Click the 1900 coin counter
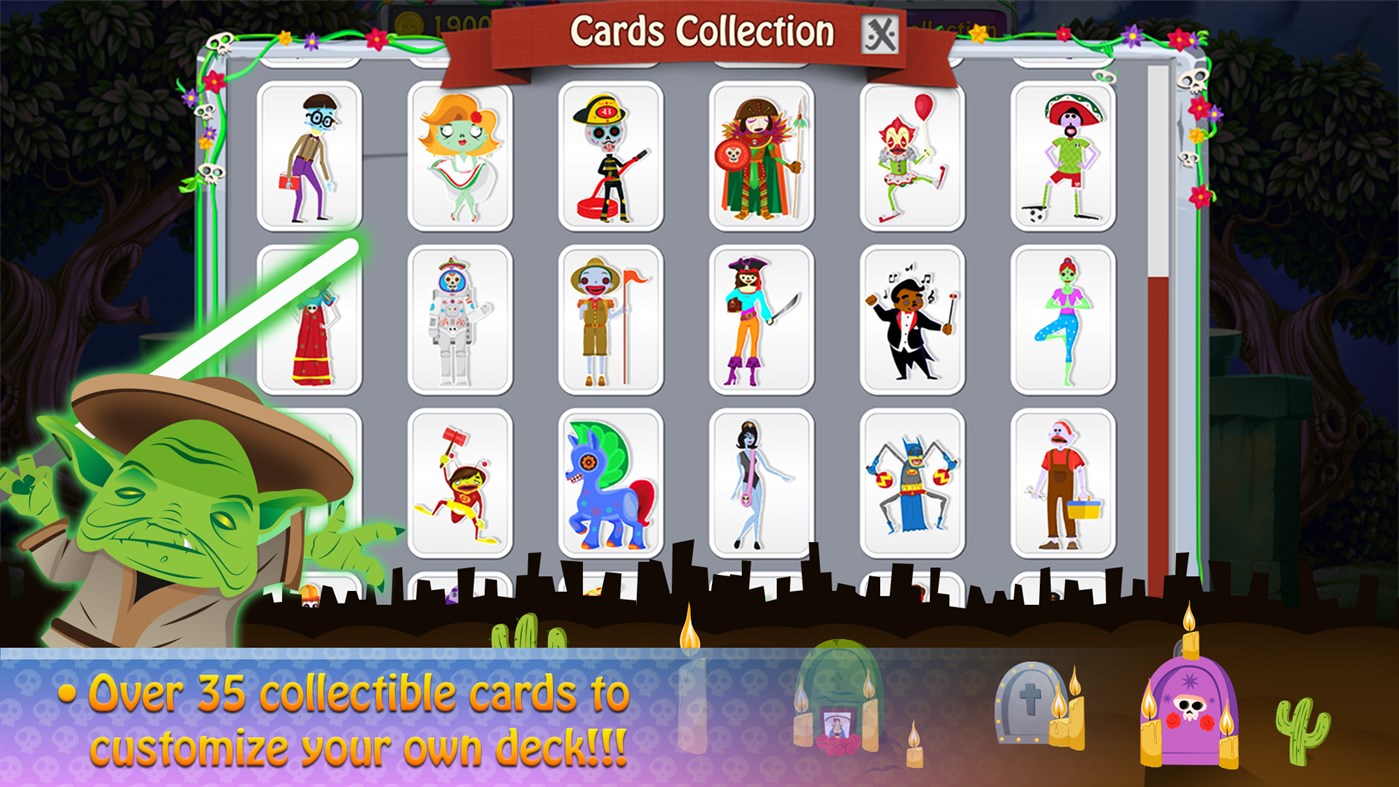 tap(462, 20)
